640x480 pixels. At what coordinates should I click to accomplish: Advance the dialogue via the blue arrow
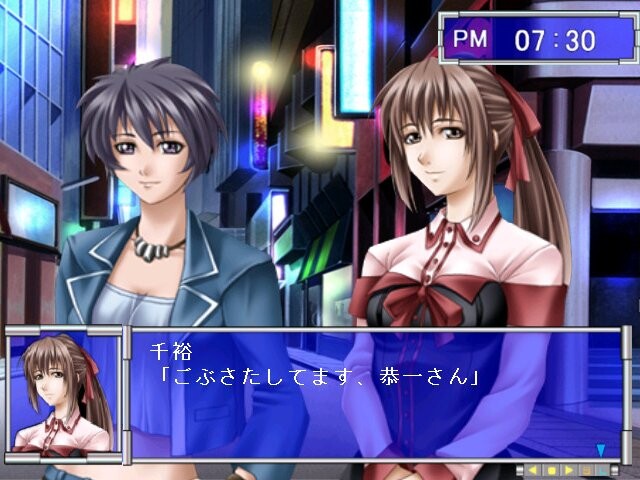[x=600, y=450]
